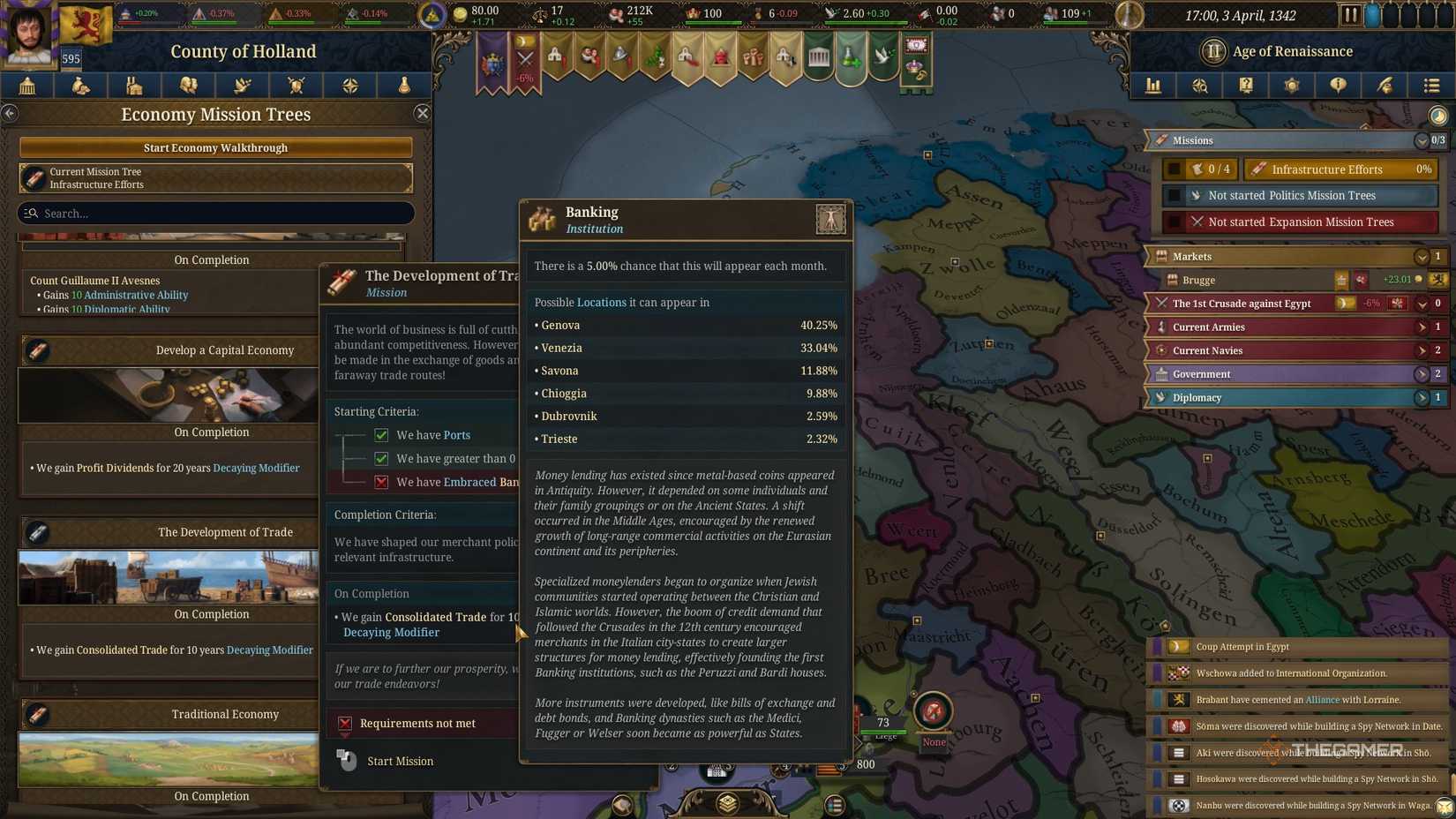Open the Statistics bar-chart icon top right
The image size is (1456, 819).
coord(1152,86)
